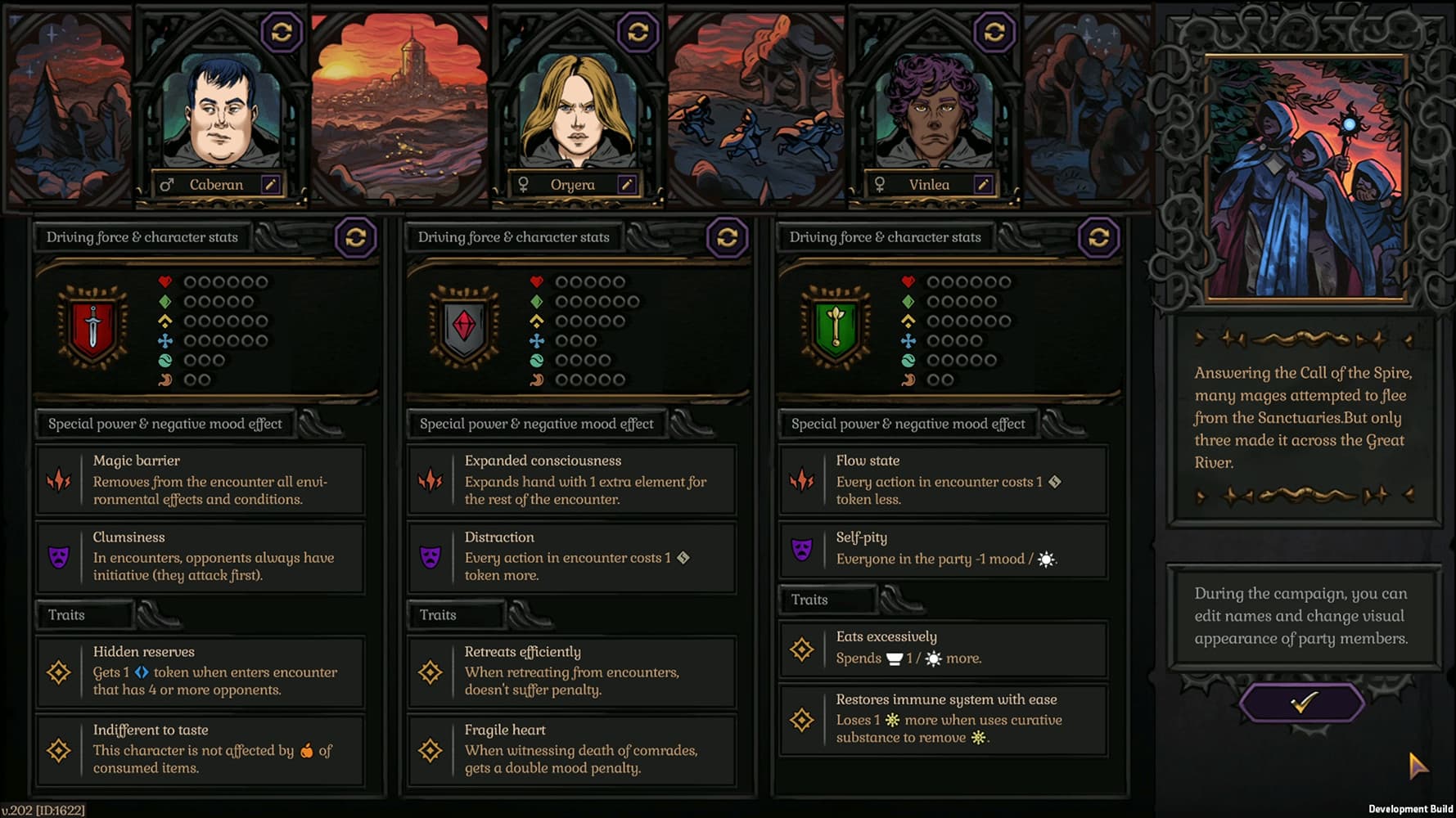
Task: Expand Vinlea's Traits section
Action: 827,599
